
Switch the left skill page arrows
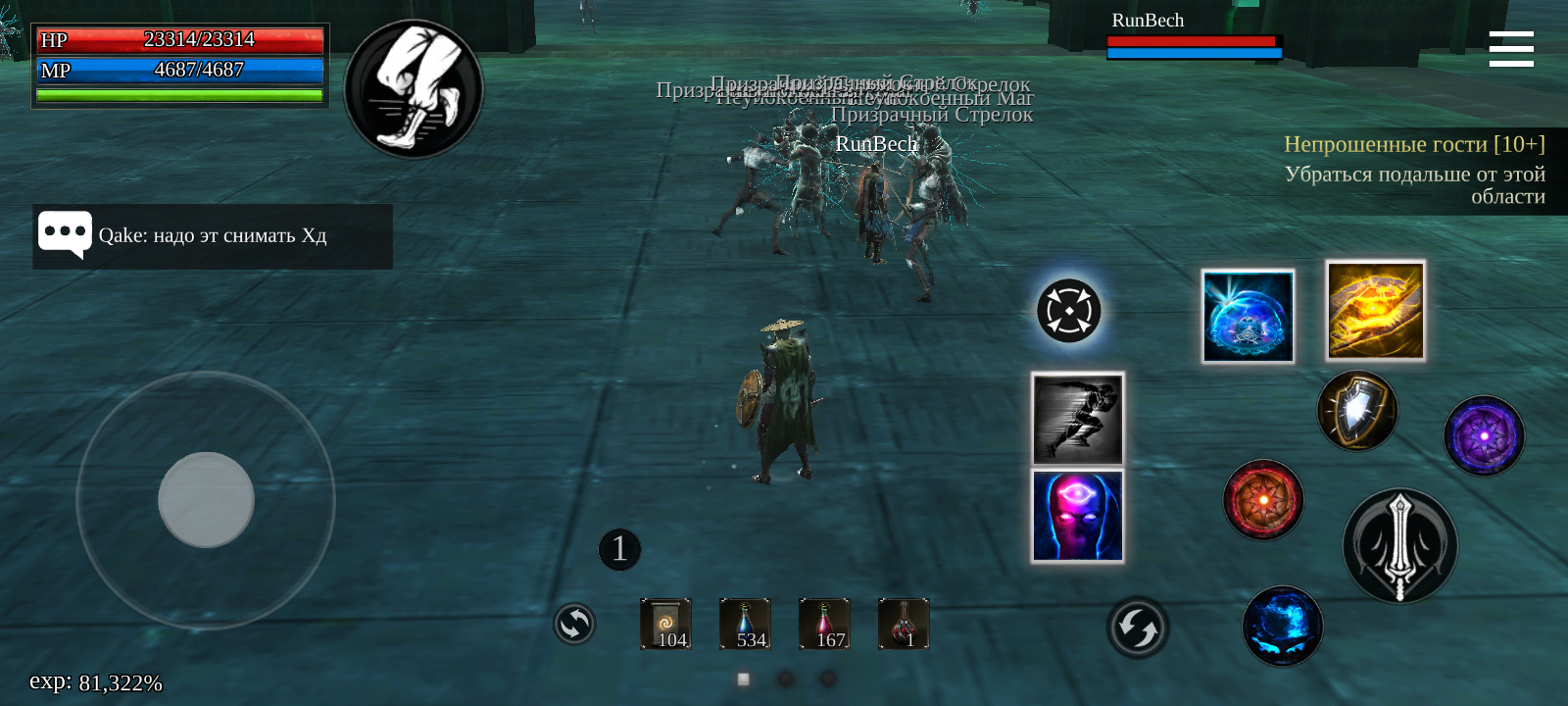573,625
